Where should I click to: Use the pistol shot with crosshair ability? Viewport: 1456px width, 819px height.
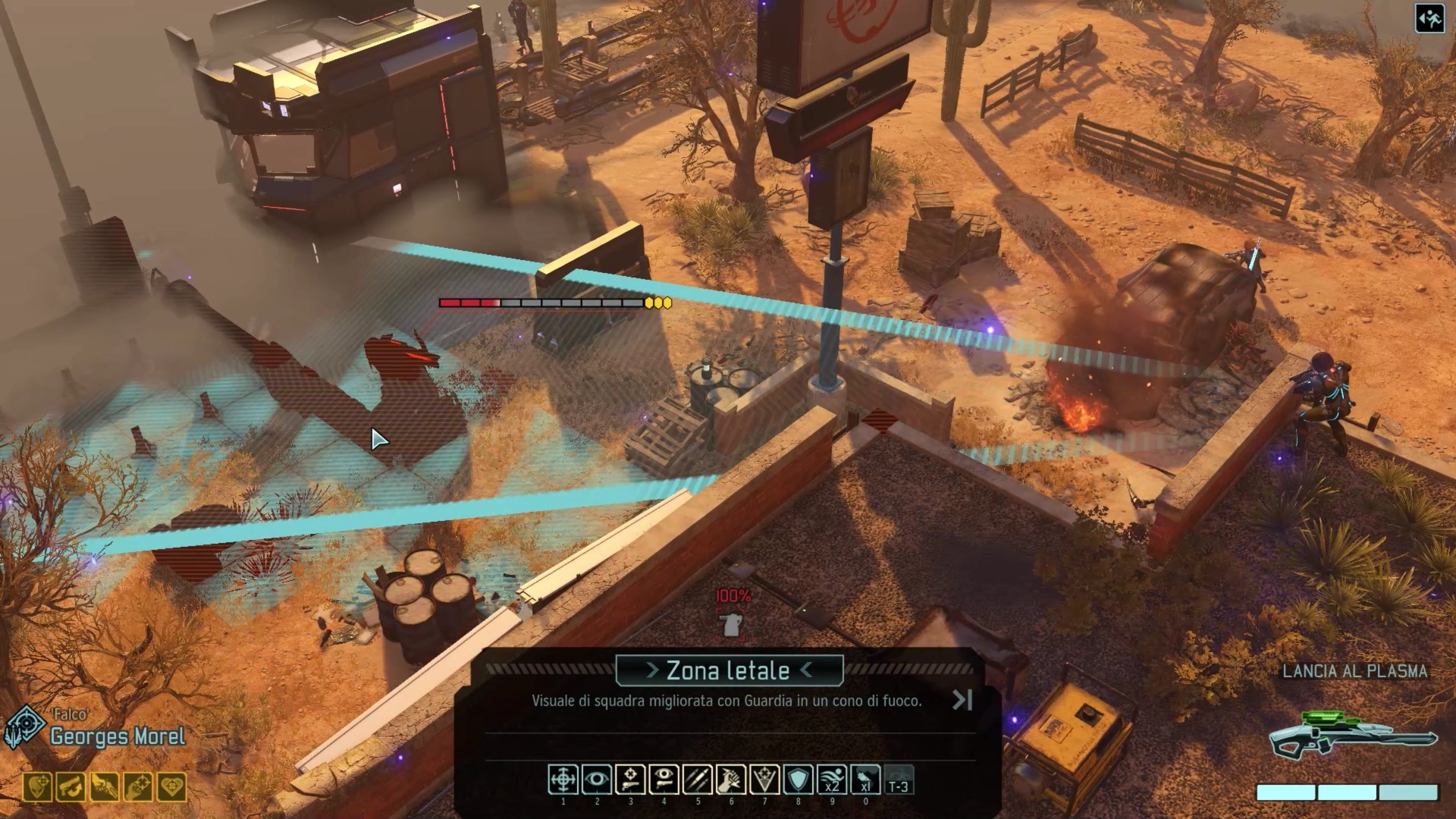click(x=630, y=780)
